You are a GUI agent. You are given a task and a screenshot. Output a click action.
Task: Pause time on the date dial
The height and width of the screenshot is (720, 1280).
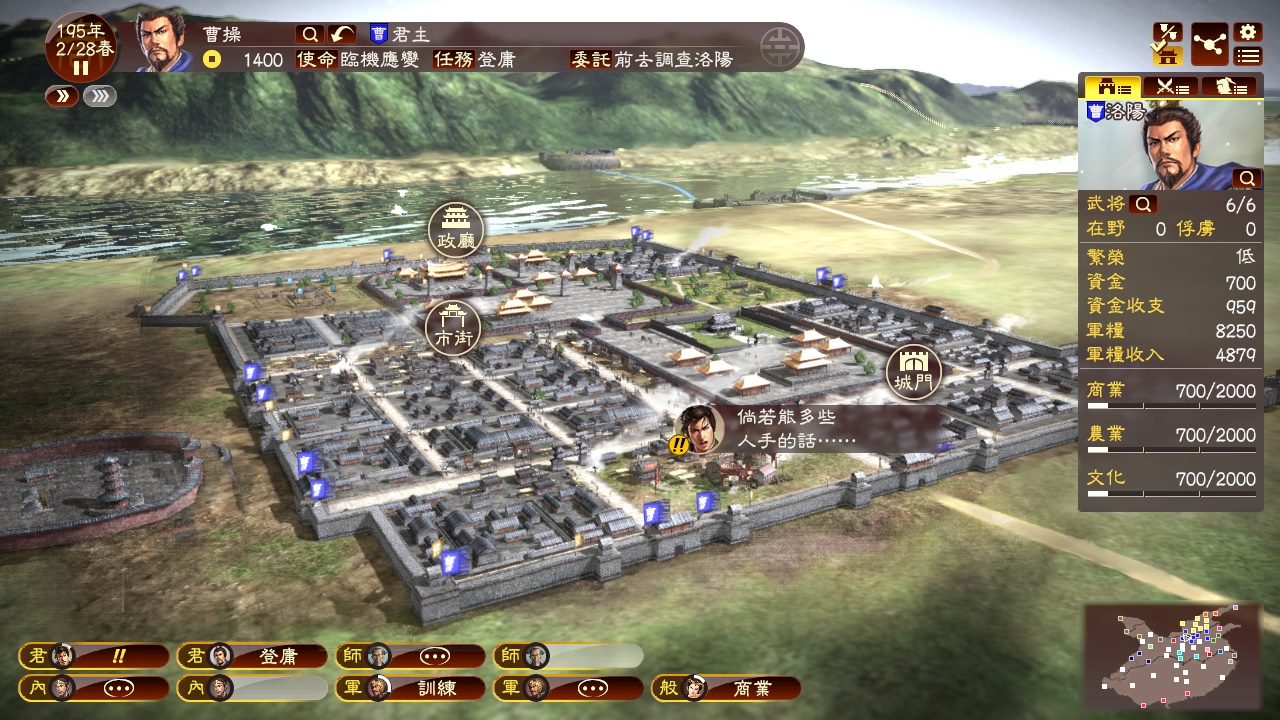pos(81,68)
